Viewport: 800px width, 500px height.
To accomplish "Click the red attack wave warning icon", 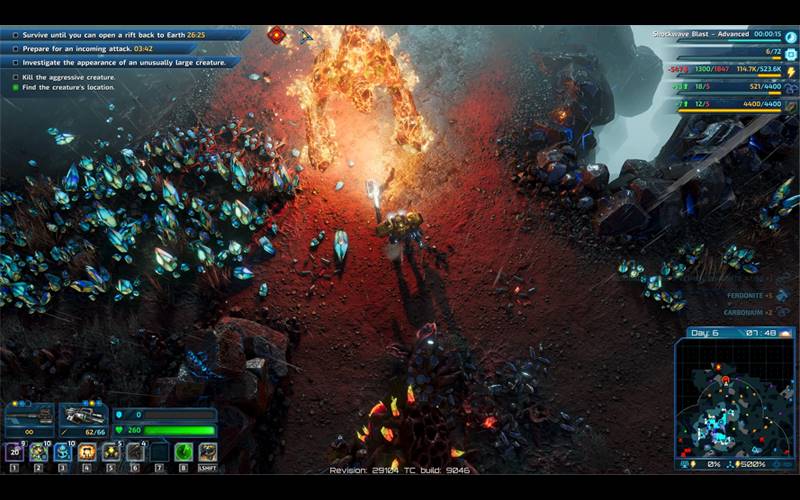I will click(x=275, y=35).
